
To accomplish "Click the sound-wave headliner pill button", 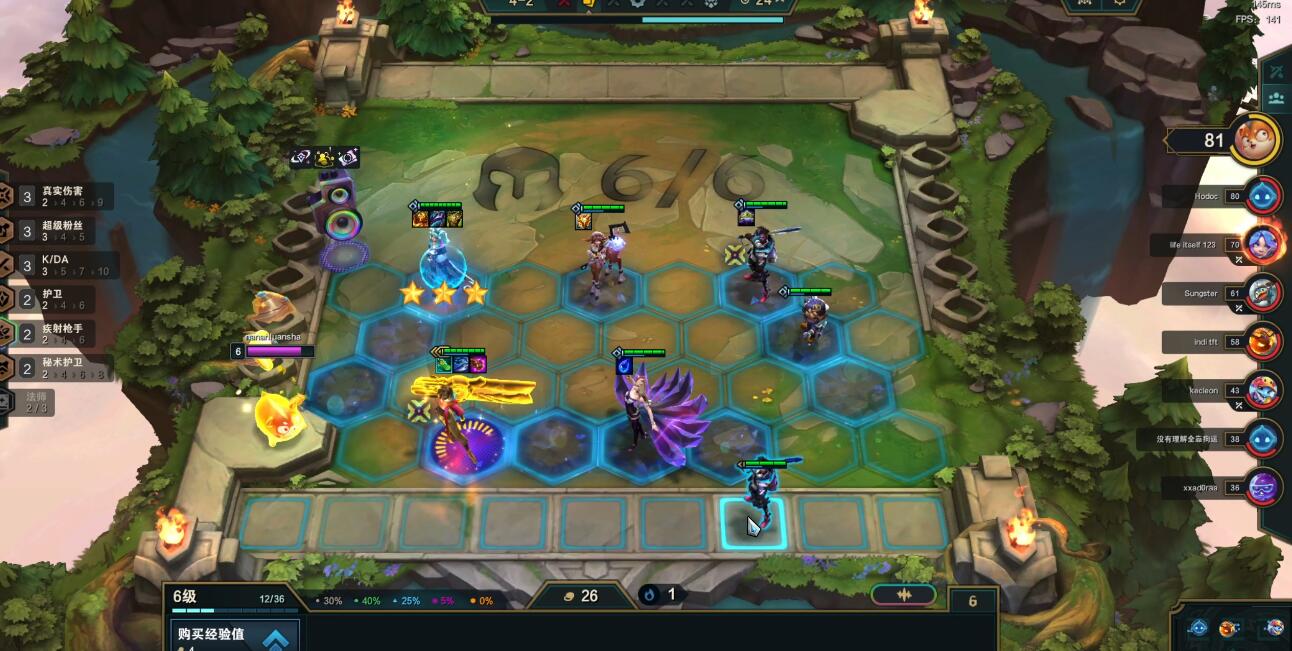I will [x=903, y=595].
